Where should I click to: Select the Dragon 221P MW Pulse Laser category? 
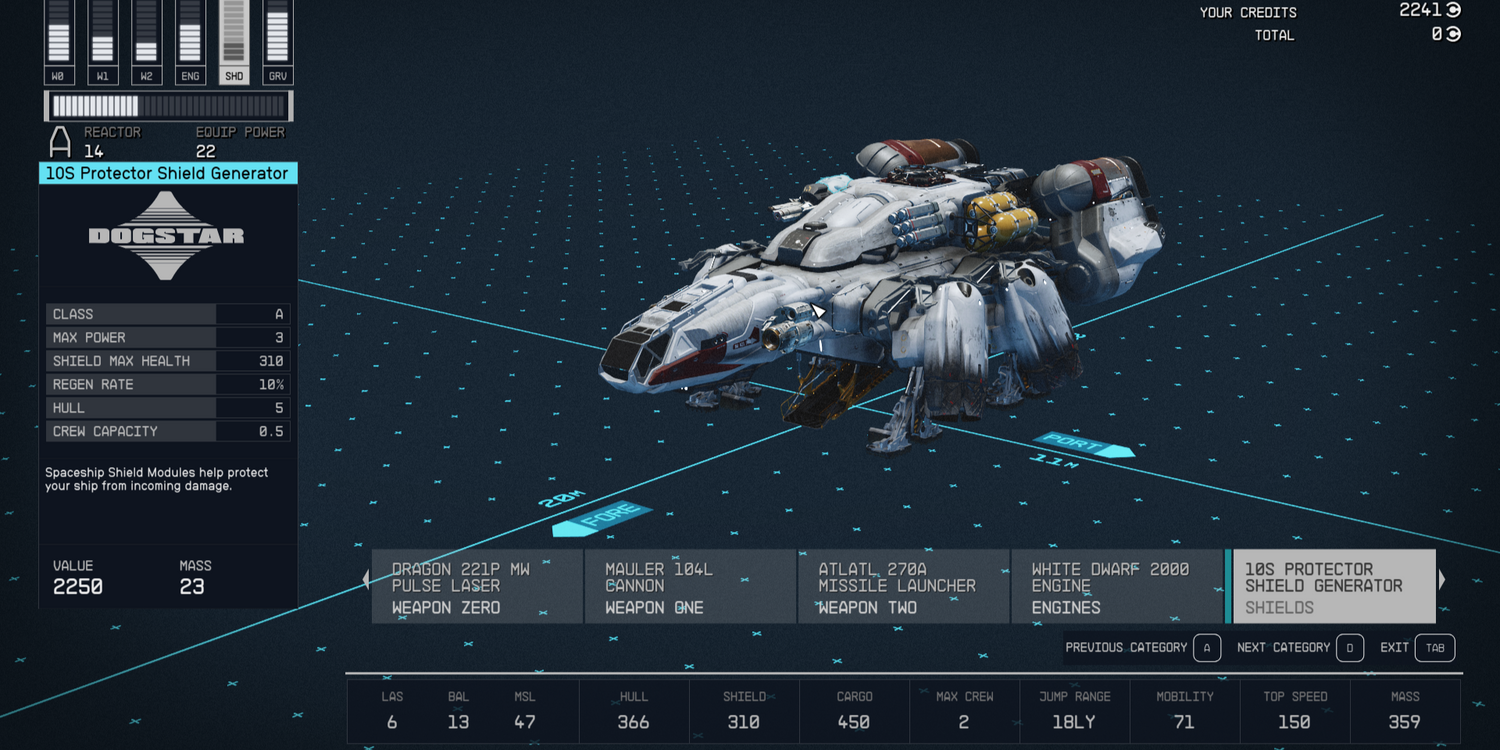point(477,587)
